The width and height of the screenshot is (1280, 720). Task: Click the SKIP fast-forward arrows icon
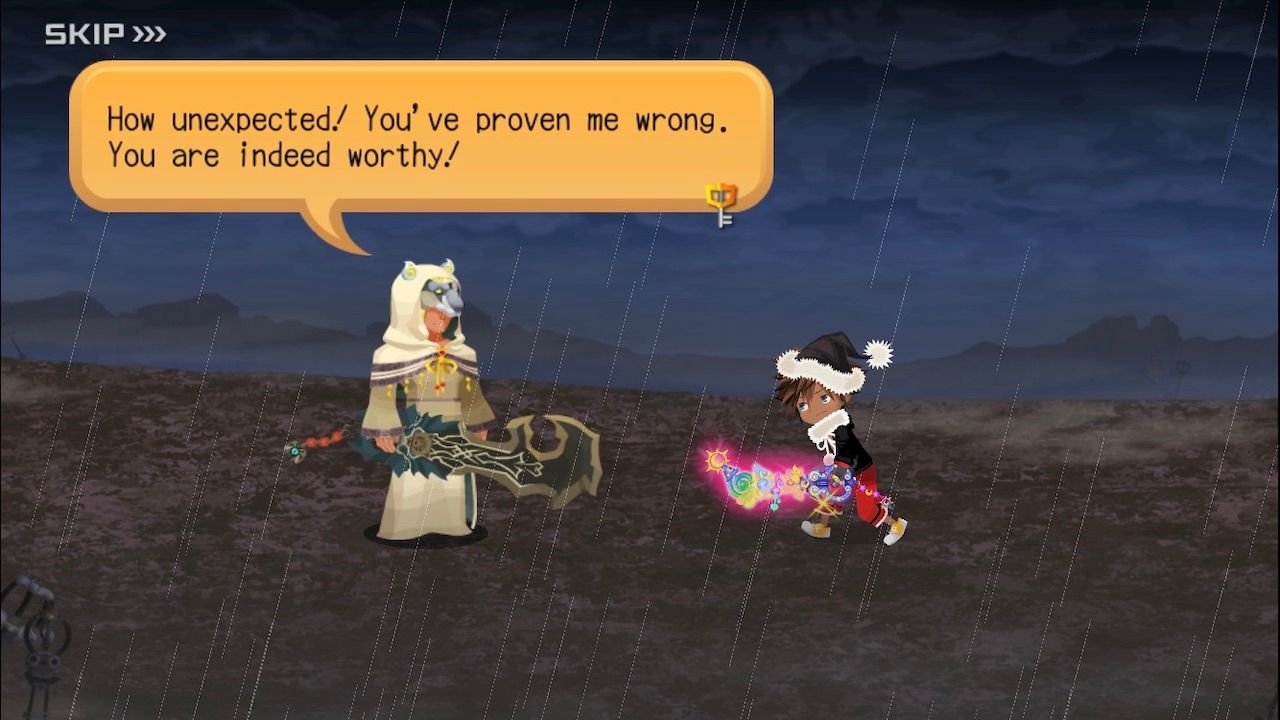coord(146,33)
